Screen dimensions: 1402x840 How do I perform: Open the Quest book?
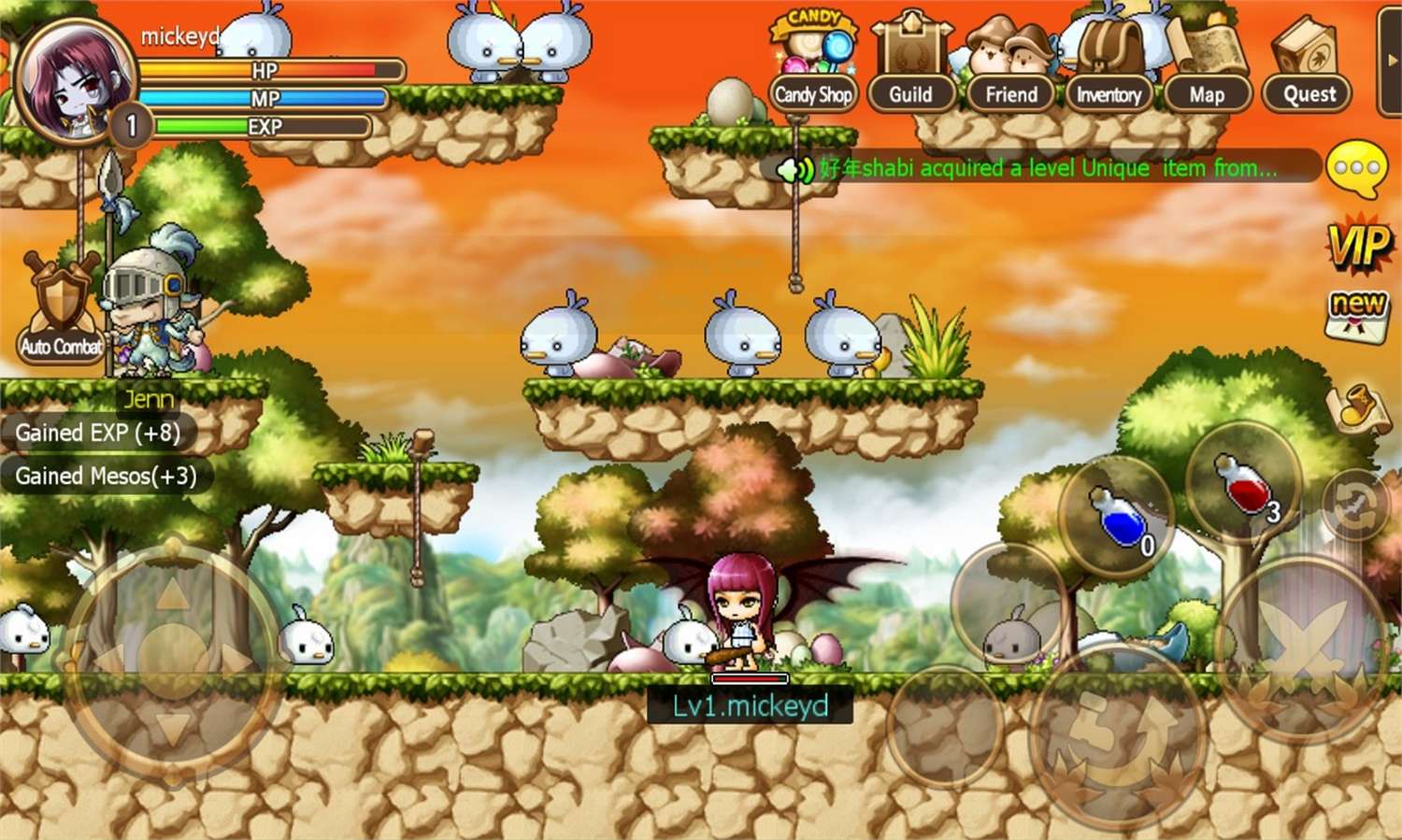pyautogui.click(x=1309, y=67)
